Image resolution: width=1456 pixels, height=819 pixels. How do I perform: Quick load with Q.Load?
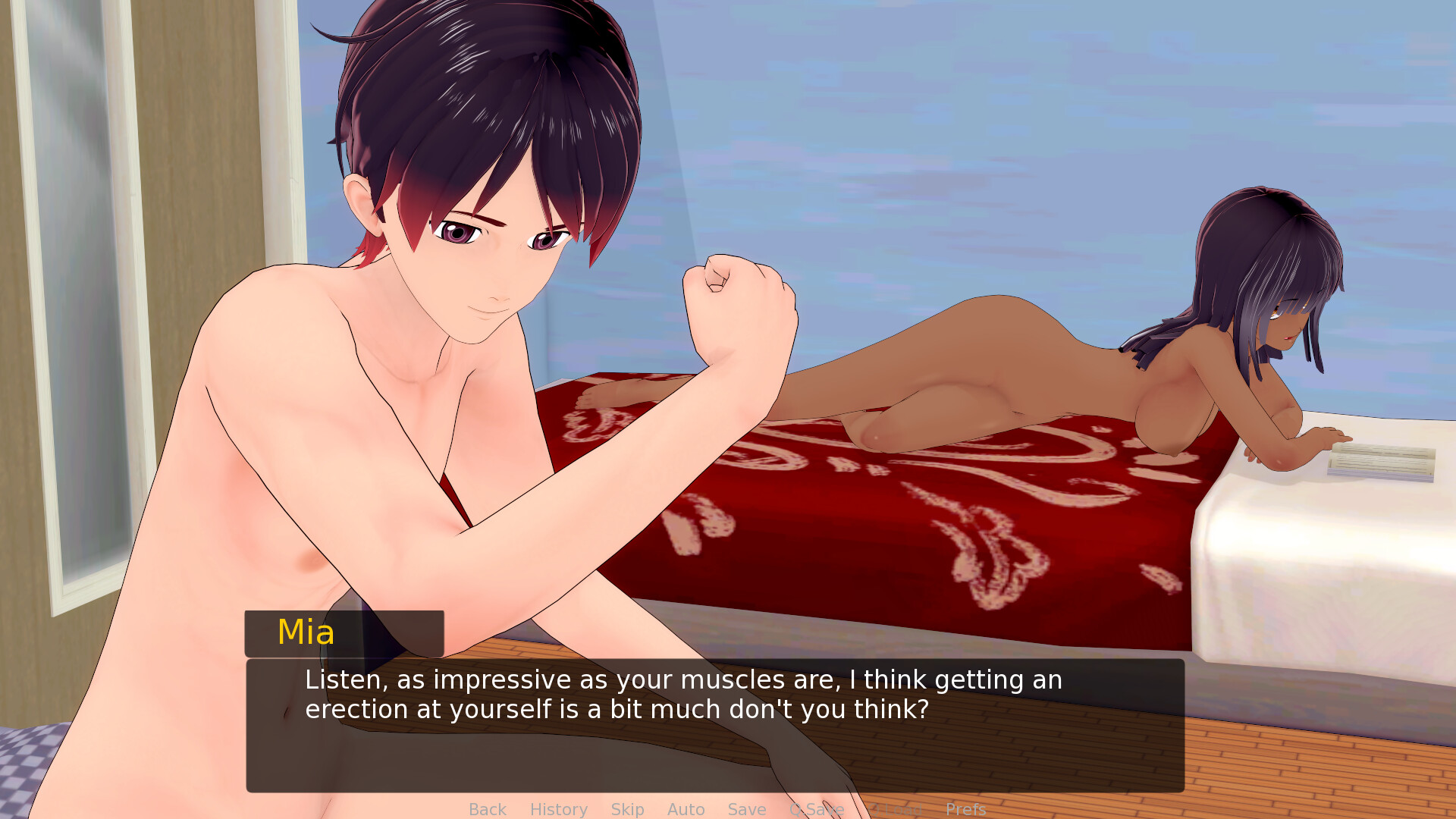pyautogui.click(x=896, y=809)
